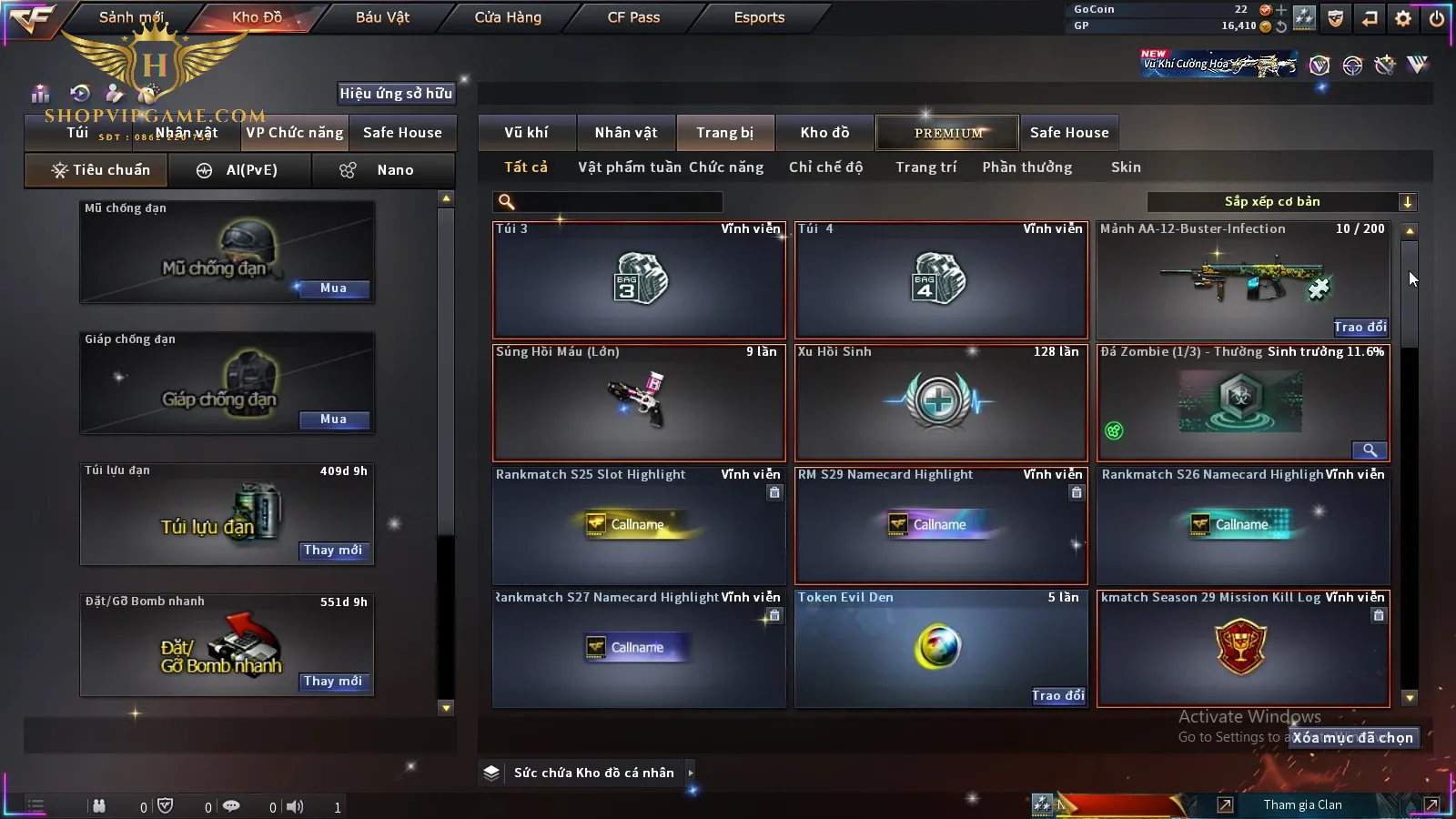
Task: Switch loadout to AI(PvE) mode
Action: (x=239, y=170)
